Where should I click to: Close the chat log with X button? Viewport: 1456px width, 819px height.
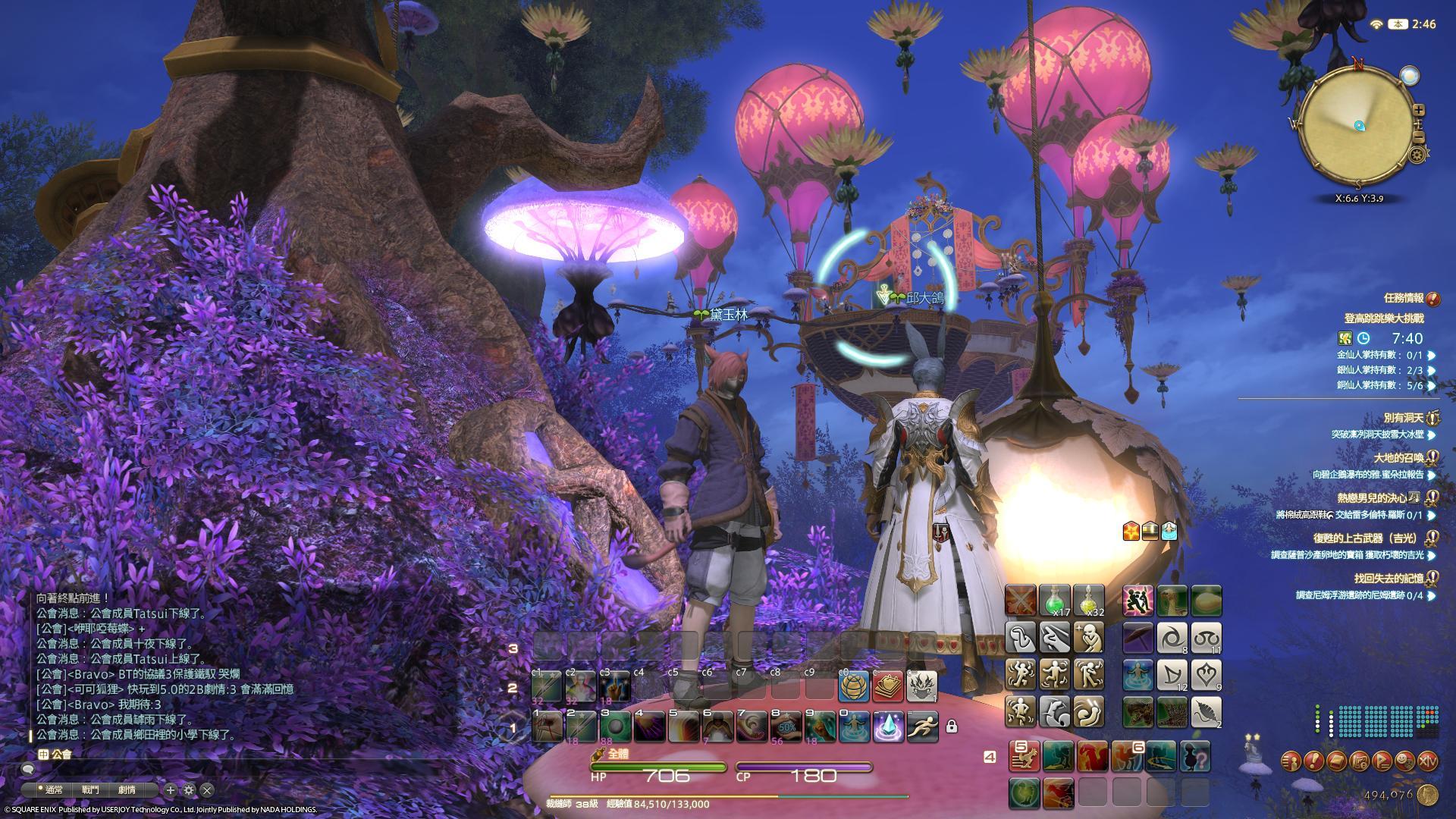(206, 790)
